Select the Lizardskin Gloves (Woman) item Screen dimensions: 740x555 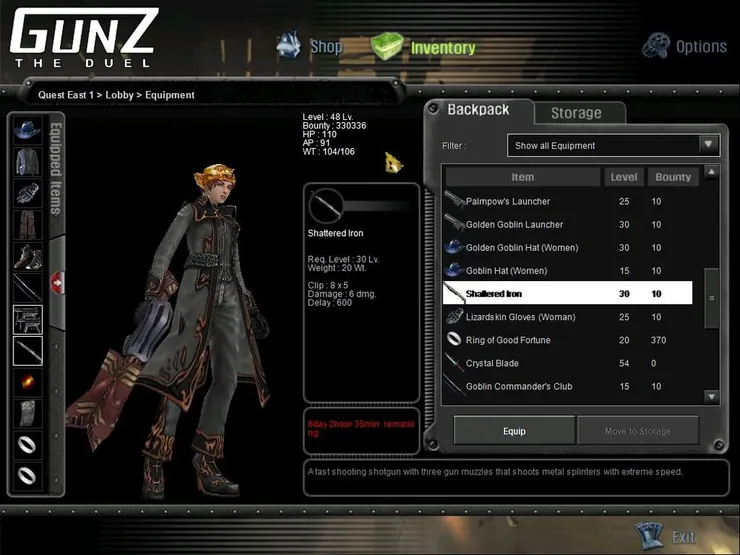520,317
